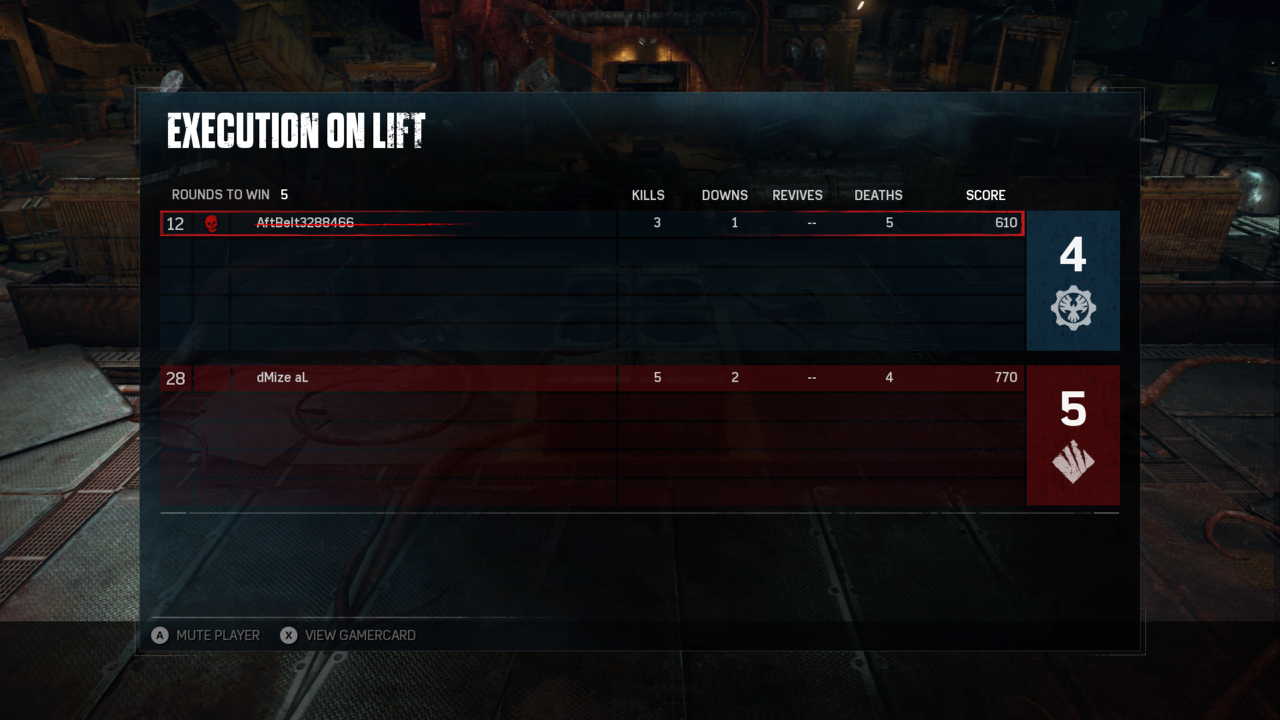Open the View Gamercard option
Image resolution: width=1280 pixels, height=720 pixels.
[x=348, y=635]
